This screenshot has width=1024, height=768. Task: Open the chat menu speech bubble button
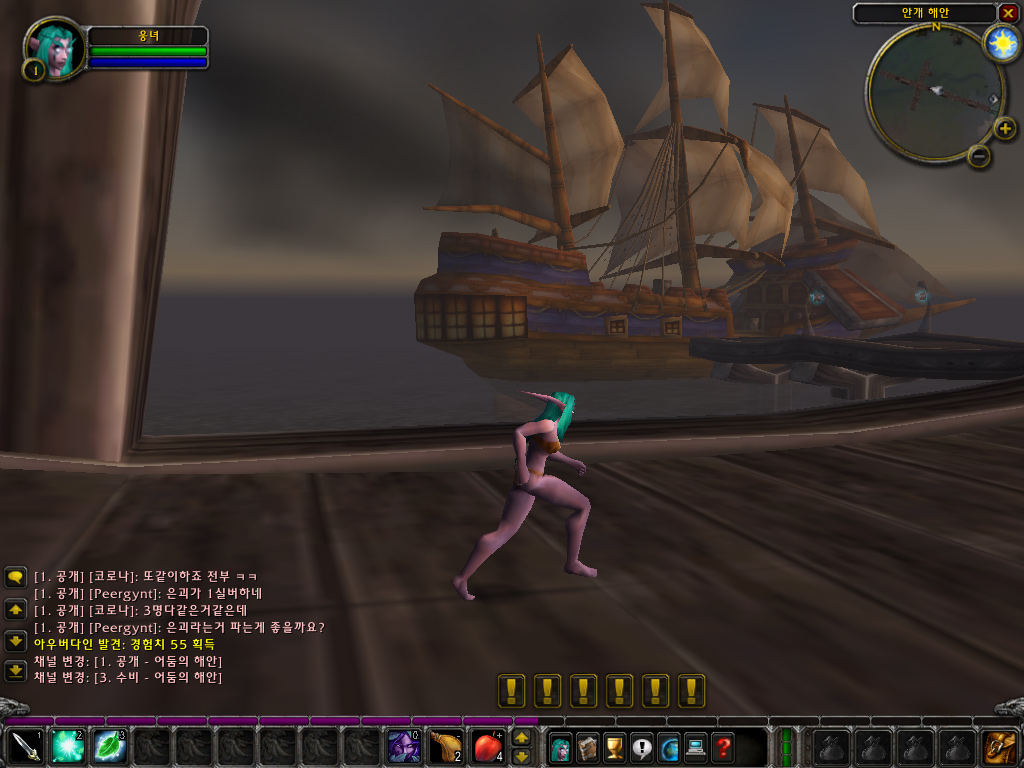(x=15, y=577)
